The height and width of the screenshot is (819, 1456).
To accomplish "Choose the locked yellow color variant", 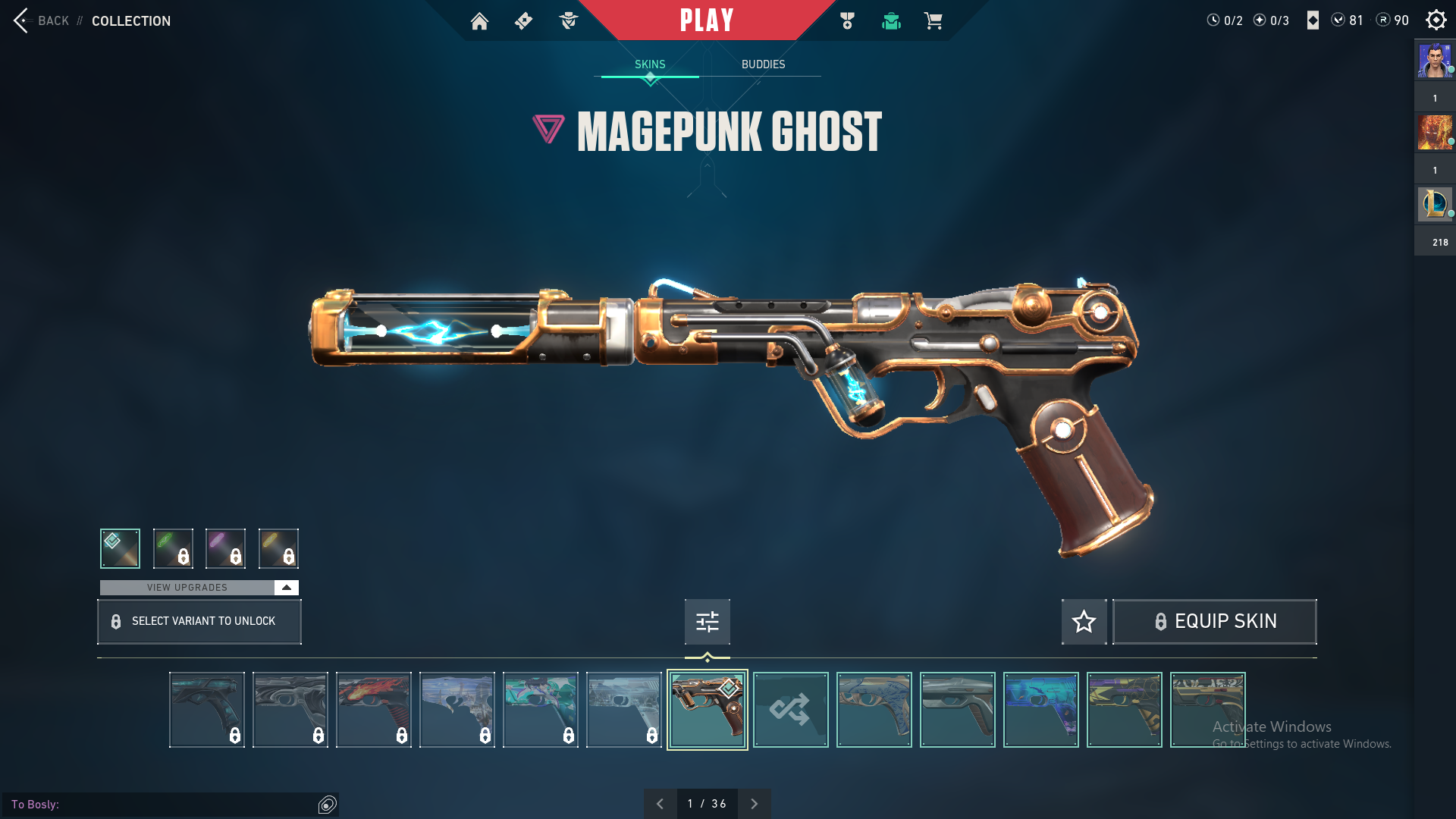I will 278,548.
